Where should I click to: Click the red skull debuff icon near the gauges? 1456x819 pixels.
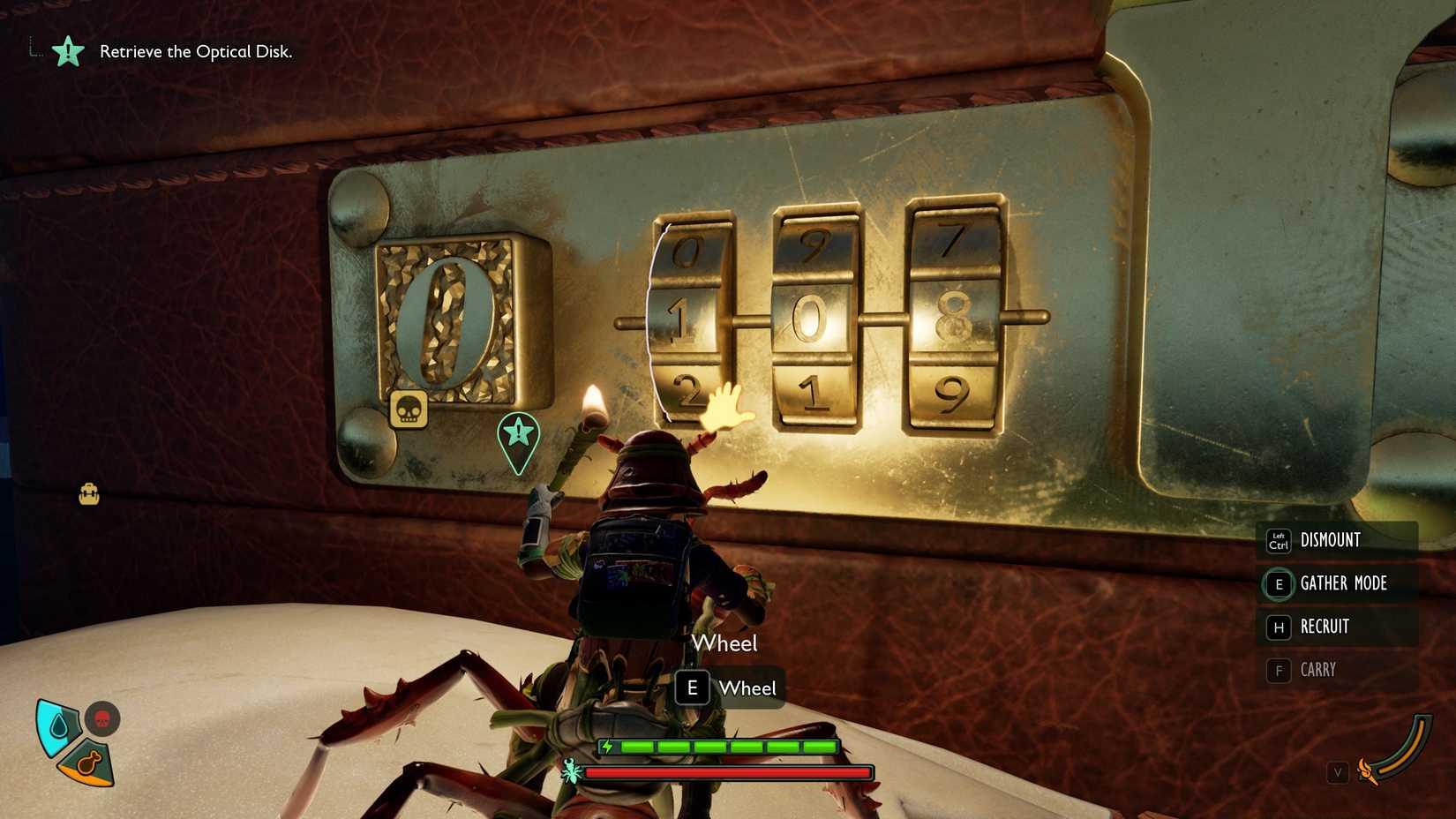point(102,719)
